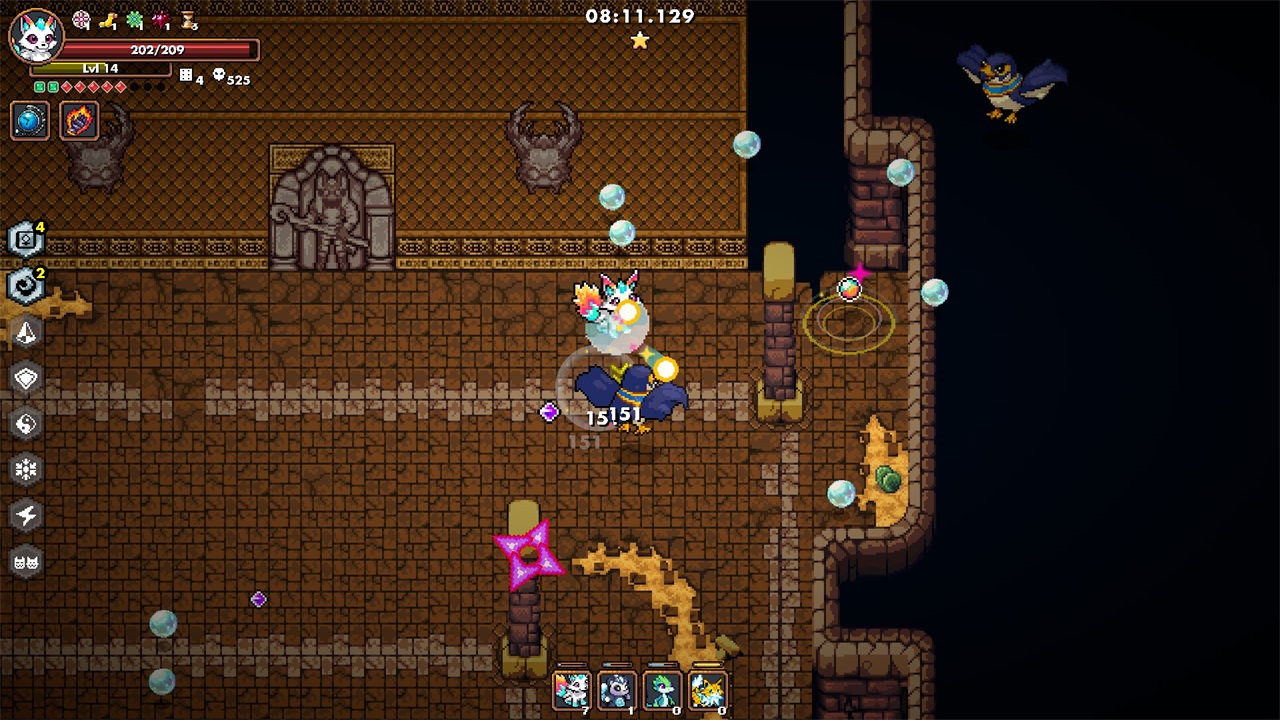The height and width of the screenshot is (720, 1280).
Task: Select the crimson spiky burst item icon
Action: (x=160, y=19)
